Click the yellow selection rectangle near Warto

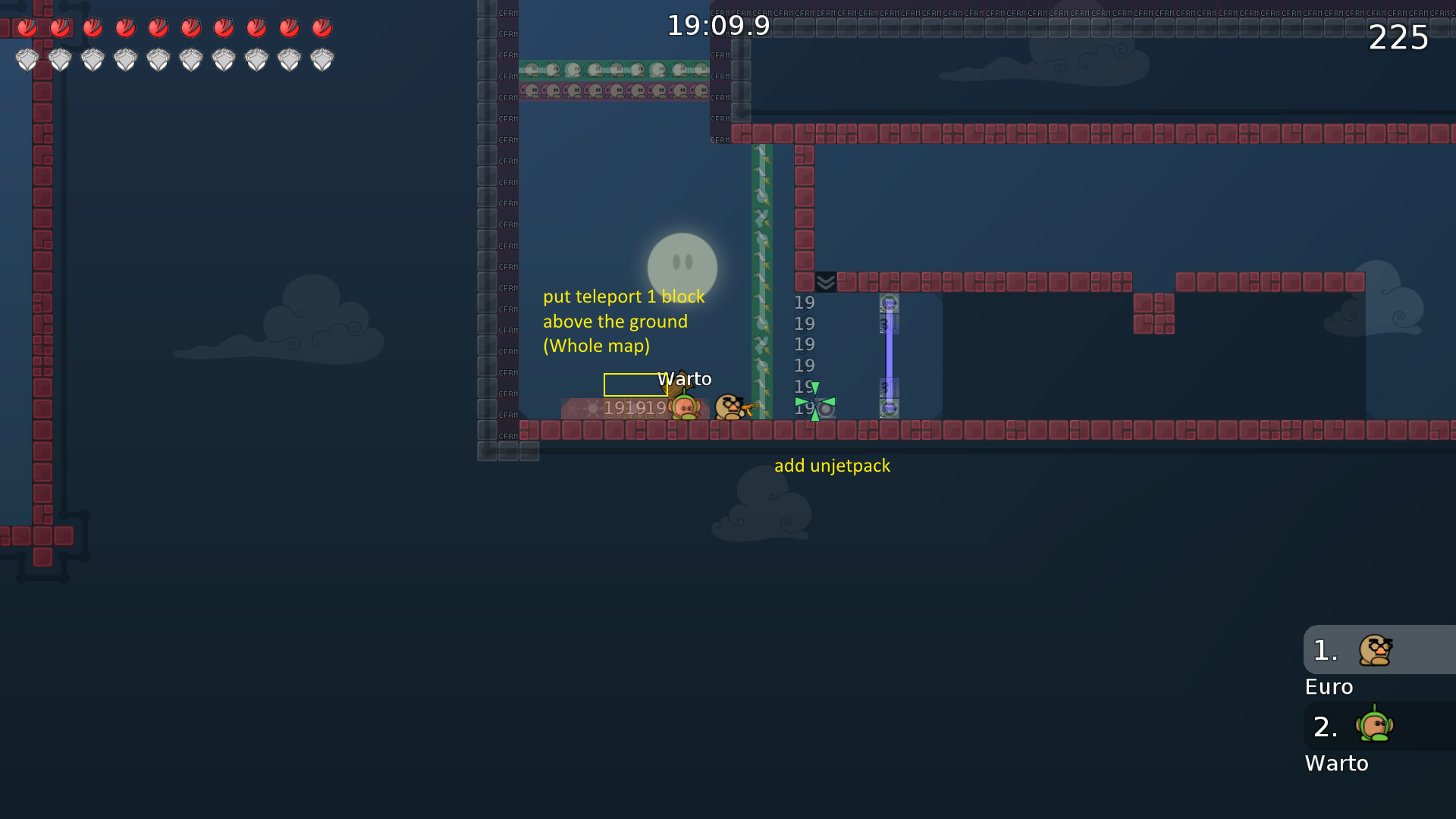635,385
